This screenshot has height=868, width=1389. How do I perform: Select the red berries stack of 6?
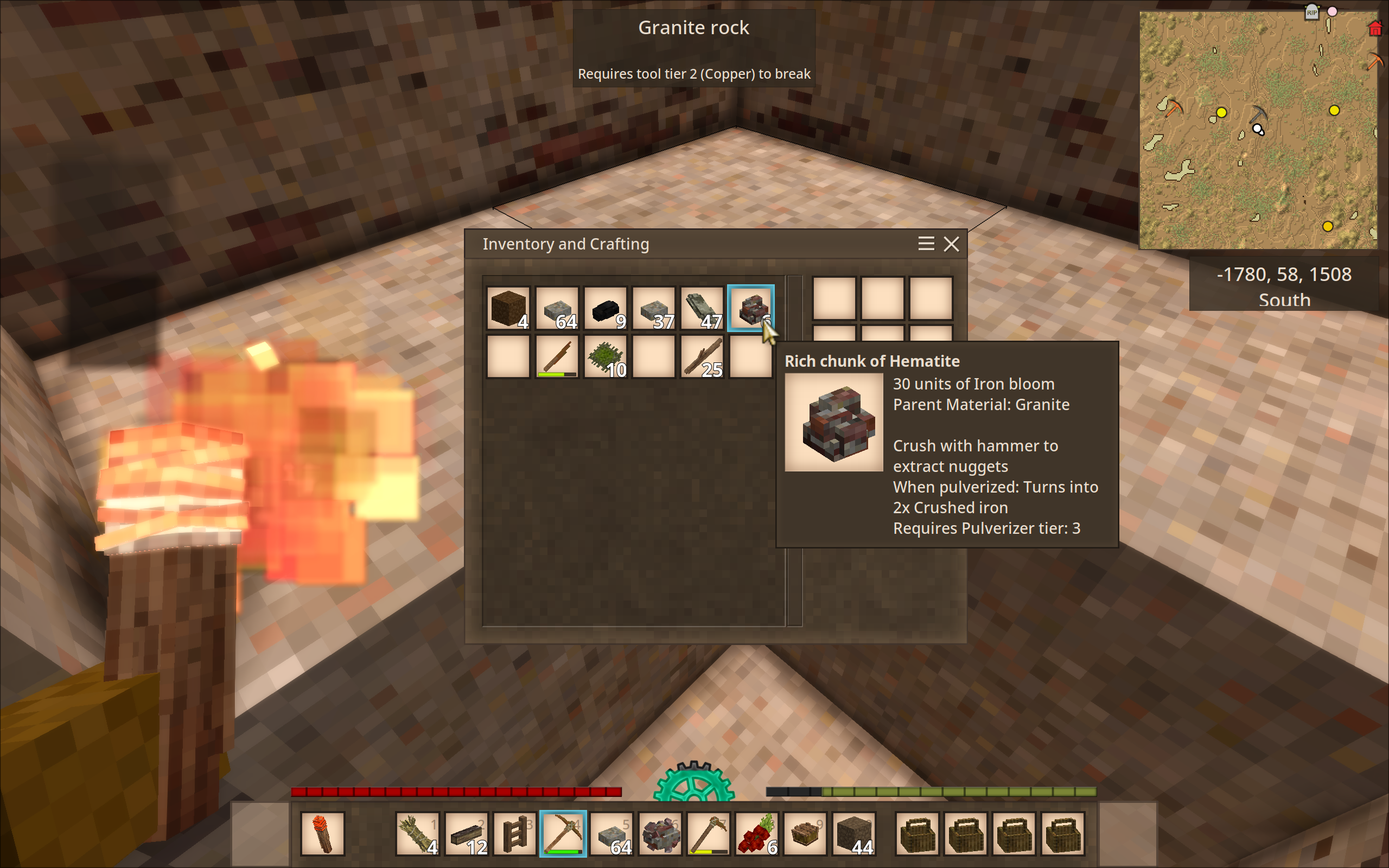757,834
